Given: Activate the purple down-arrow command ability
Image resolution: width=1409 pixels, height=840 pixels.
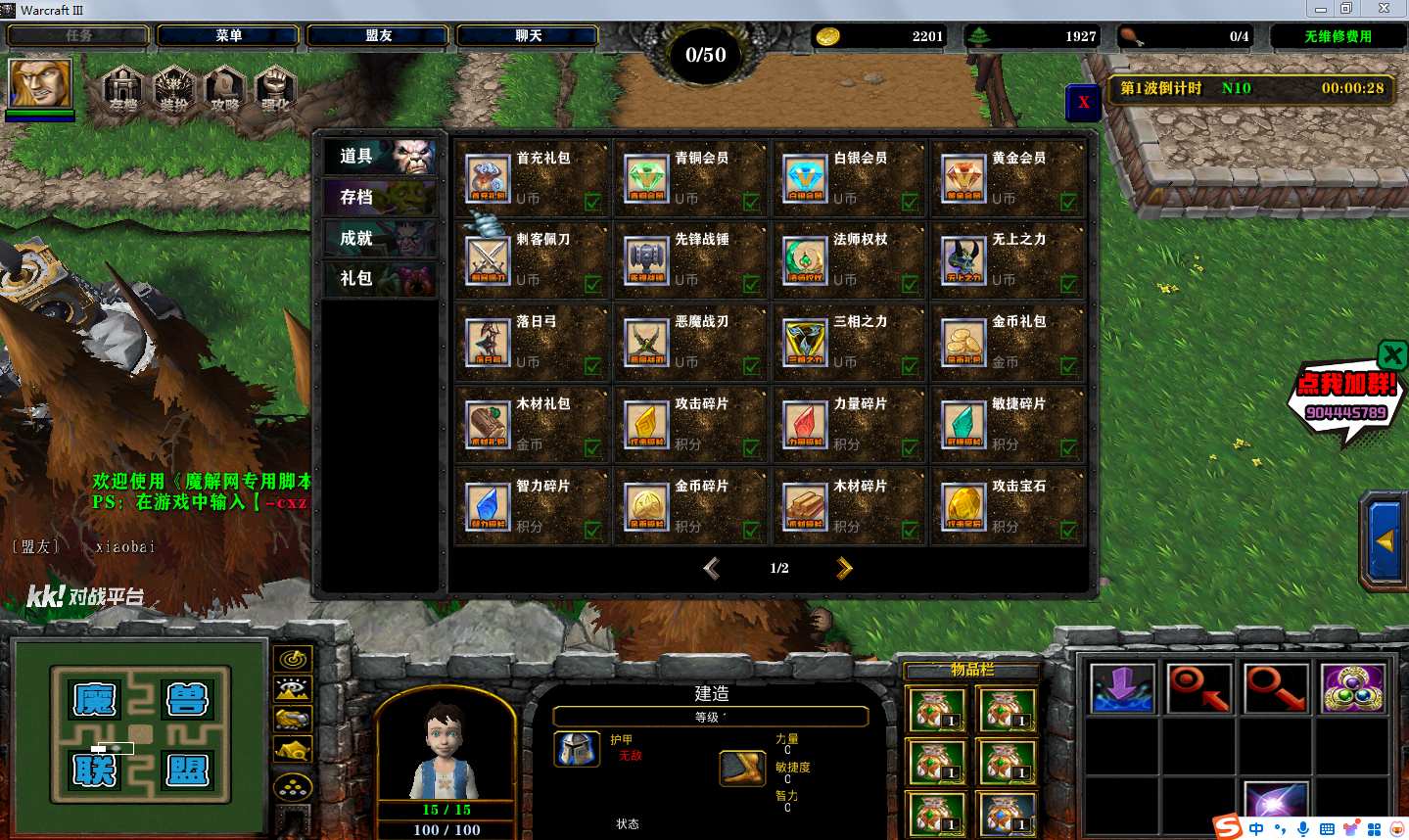Looking at the screenshot, I should 1121,686.
